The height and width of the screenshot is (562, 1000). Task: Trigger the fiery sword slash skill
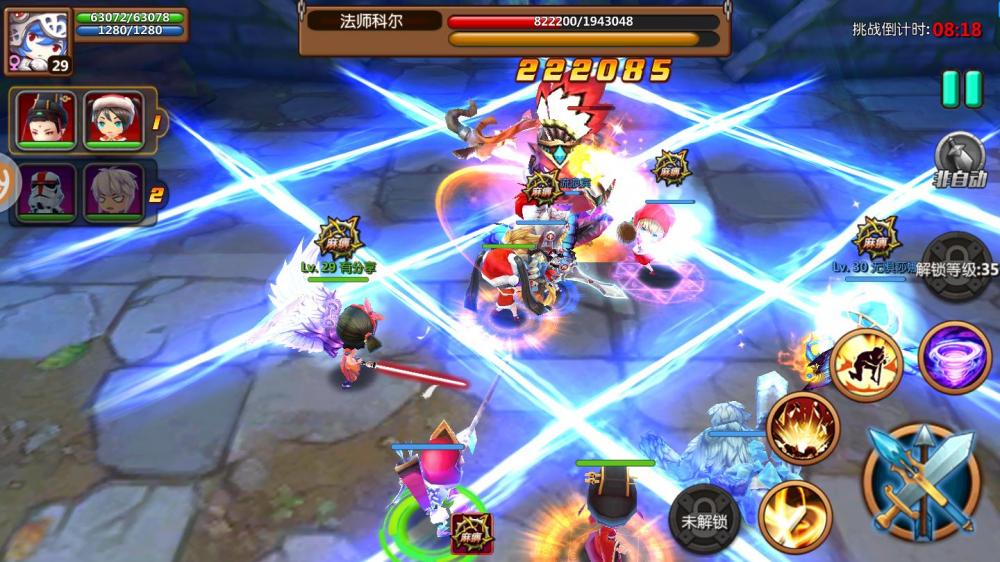795,515
